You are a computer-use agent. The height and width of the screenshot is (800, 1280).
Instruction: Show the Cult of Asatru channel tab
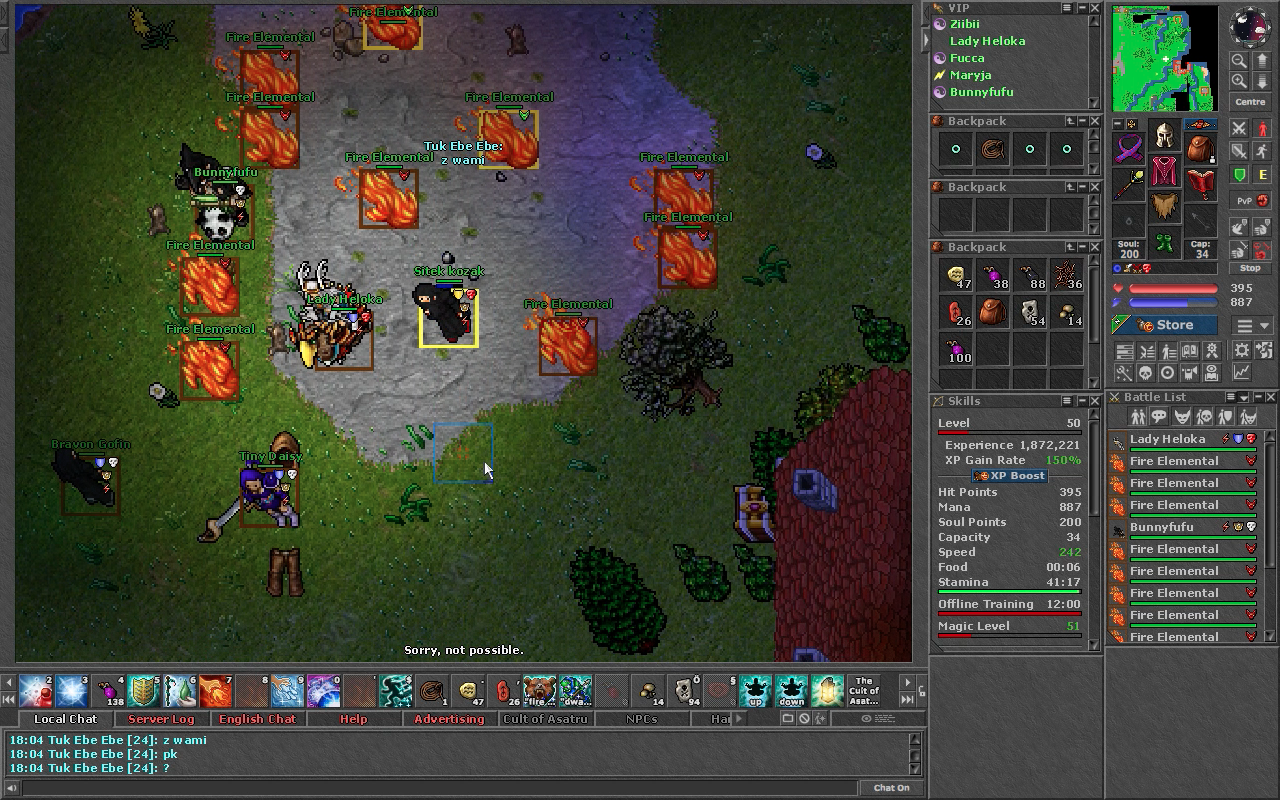click(545, 719)
